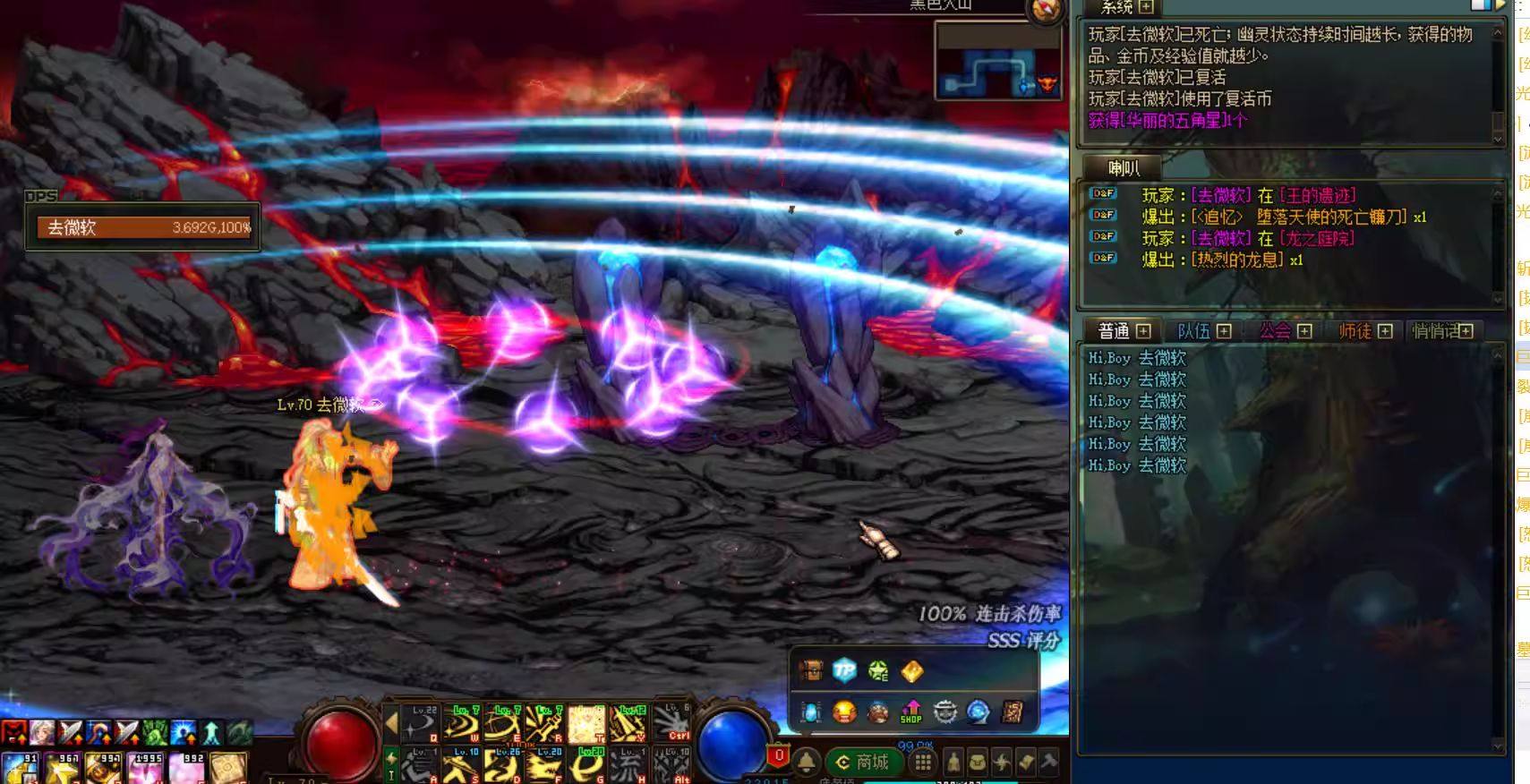The image size is (1530, 784).
Task: Switch to the 队伍 chat tab
Action: [1194, 331]
